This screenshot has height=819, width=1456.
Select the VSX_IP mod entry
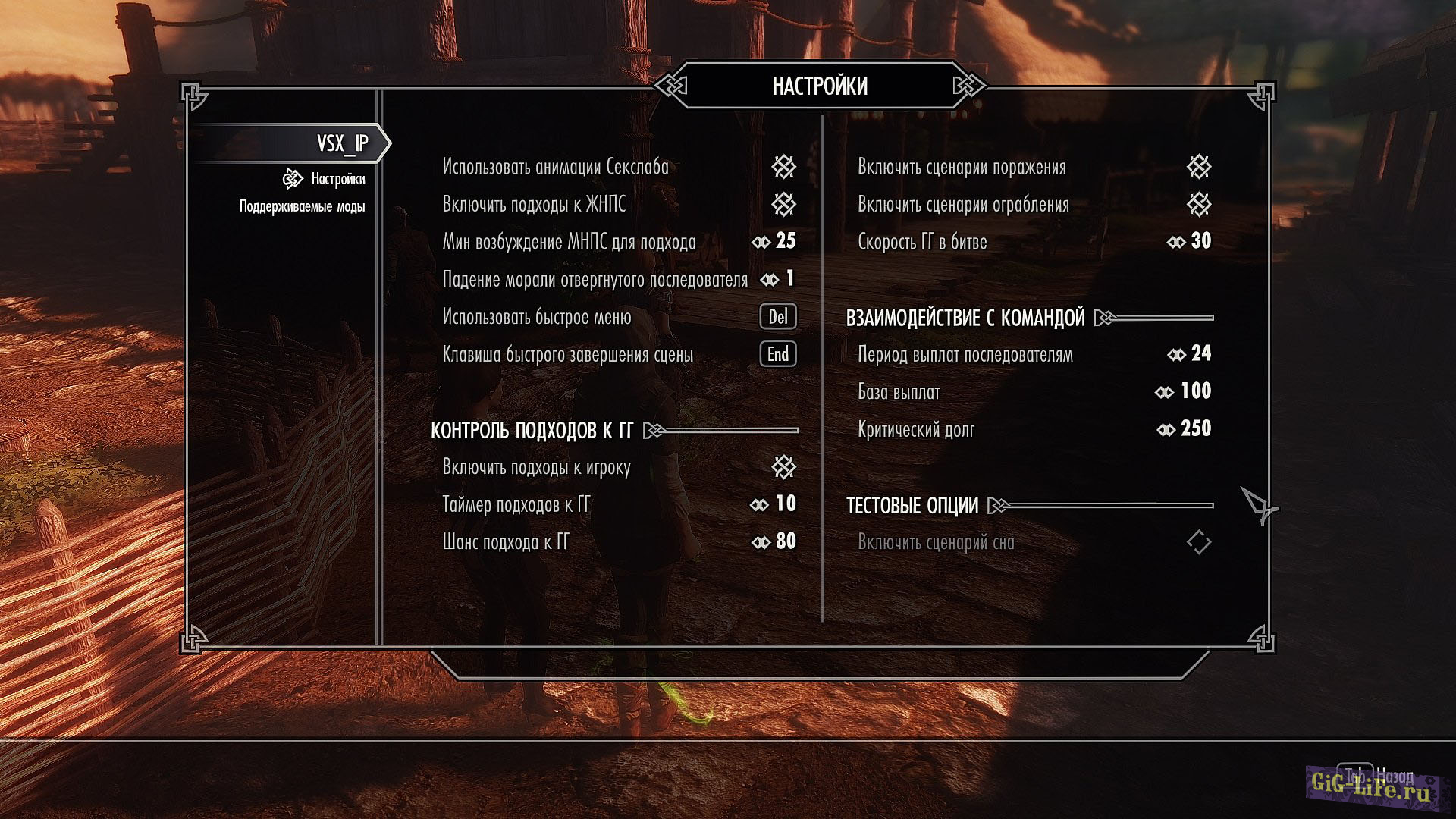(x=342, y=143)
